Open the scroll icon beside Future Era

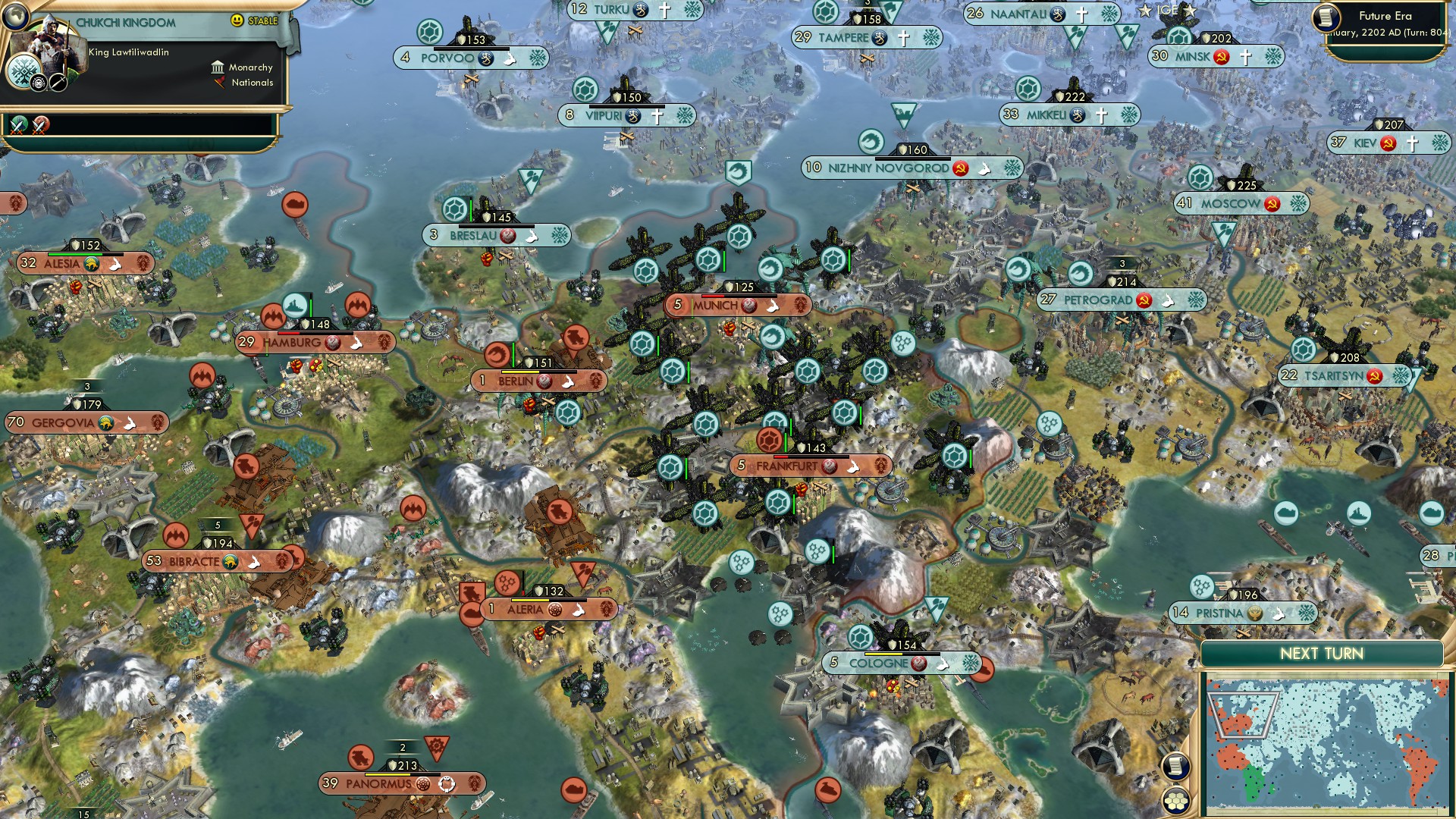[x=1326, y=17]
